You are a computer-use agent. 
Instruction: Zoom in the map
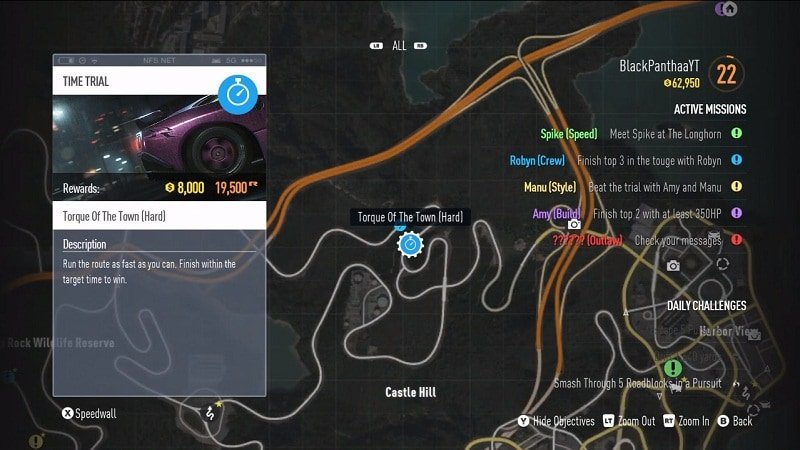coord(687,422)
